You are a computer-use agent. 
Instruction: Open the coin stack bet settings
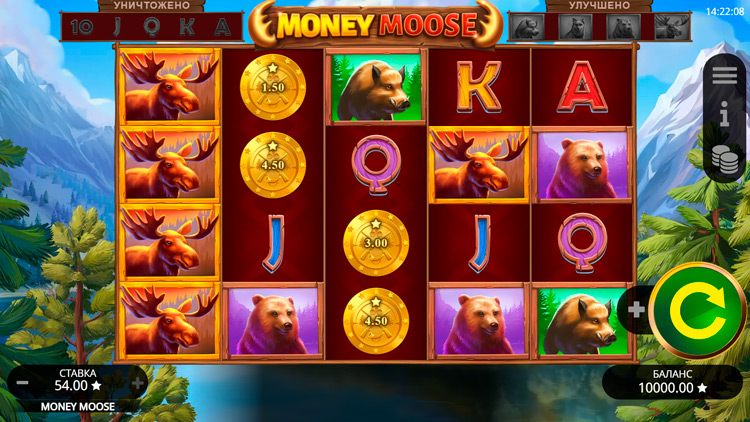[x=725, y=159]
